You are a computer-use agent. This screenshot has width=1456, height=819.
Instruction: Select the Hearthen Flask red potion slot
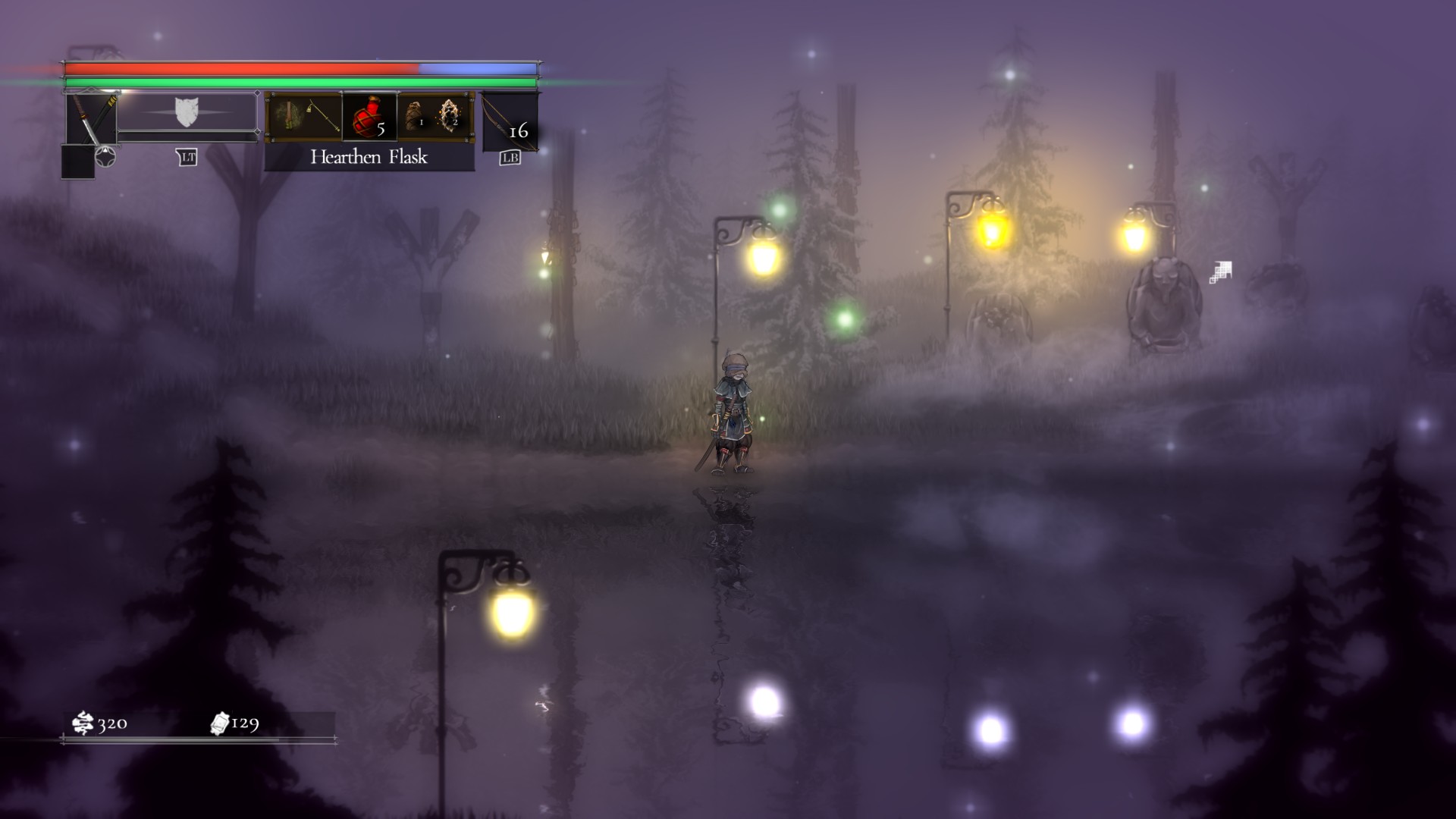[x=369, y=116]
